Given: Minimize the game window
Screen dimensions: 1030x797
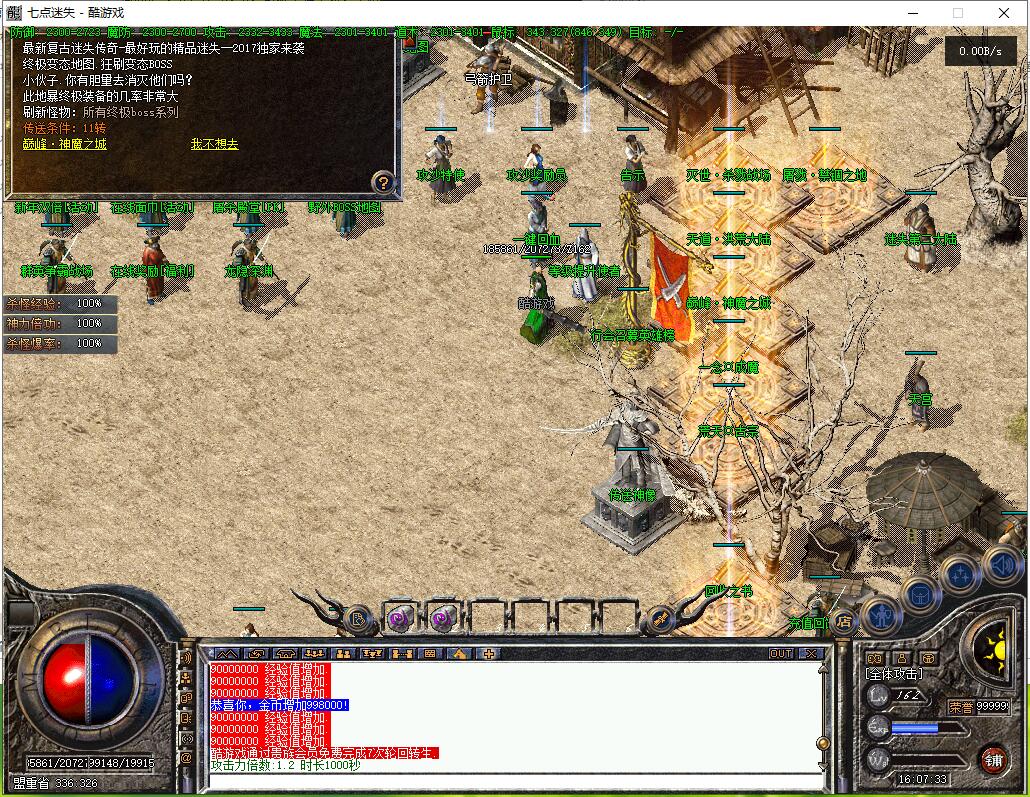Looking at the screenshot, I should (911, 13).
